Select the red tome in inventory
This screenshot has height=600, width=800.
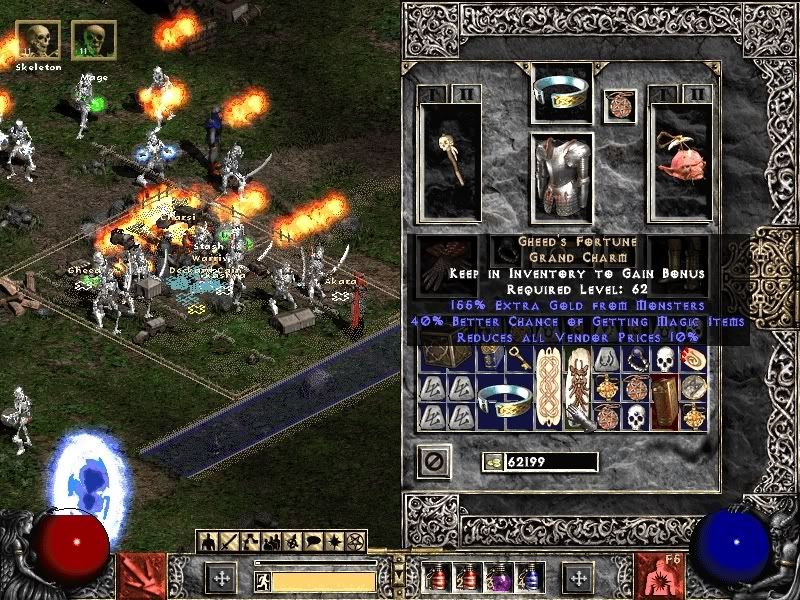[665, 398]
